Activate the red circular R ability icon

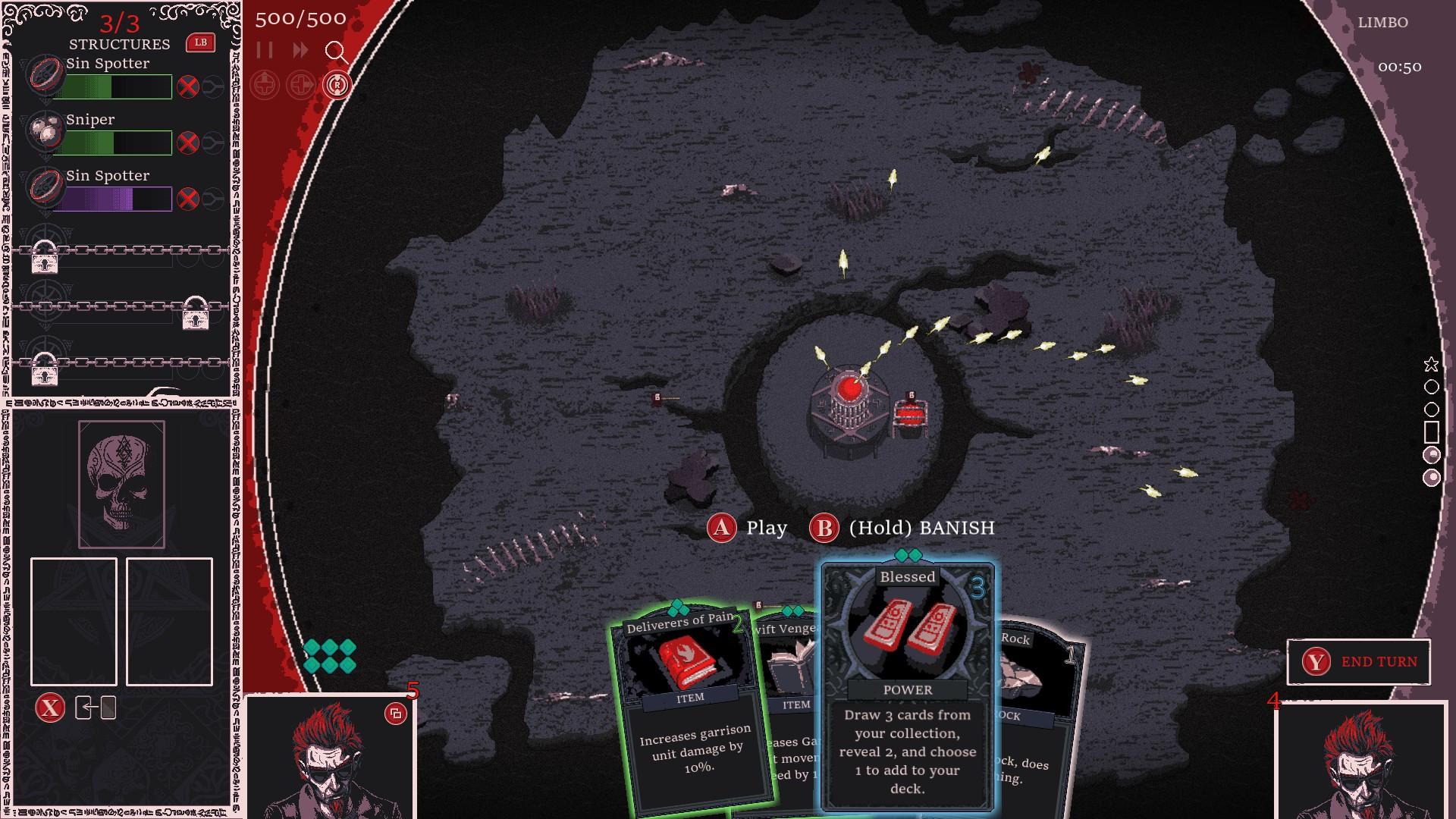coord(337,85)
